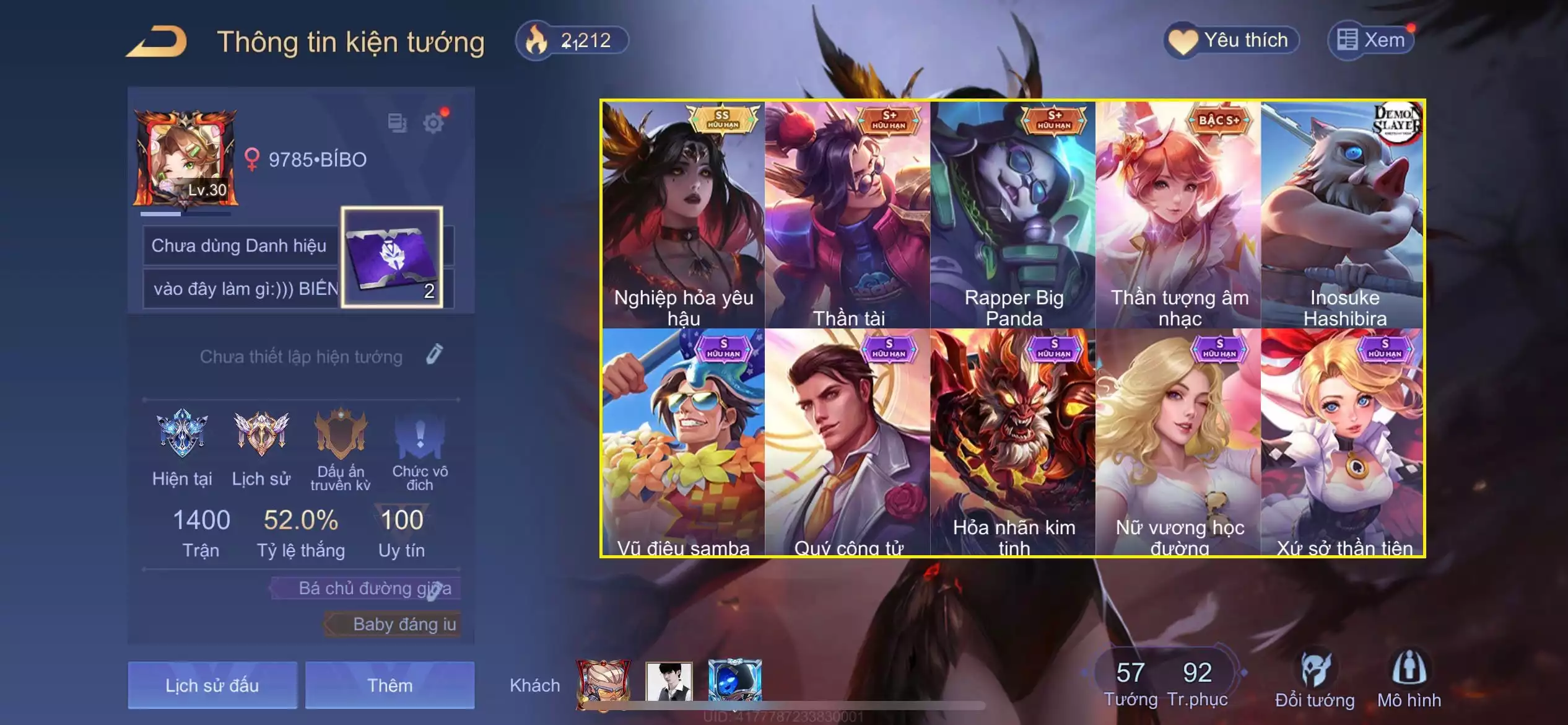Select Nghiệp hỏa yêu hậu skin card
The image size is (1568, 725).
pyautogui.click(x=683, y=214)
